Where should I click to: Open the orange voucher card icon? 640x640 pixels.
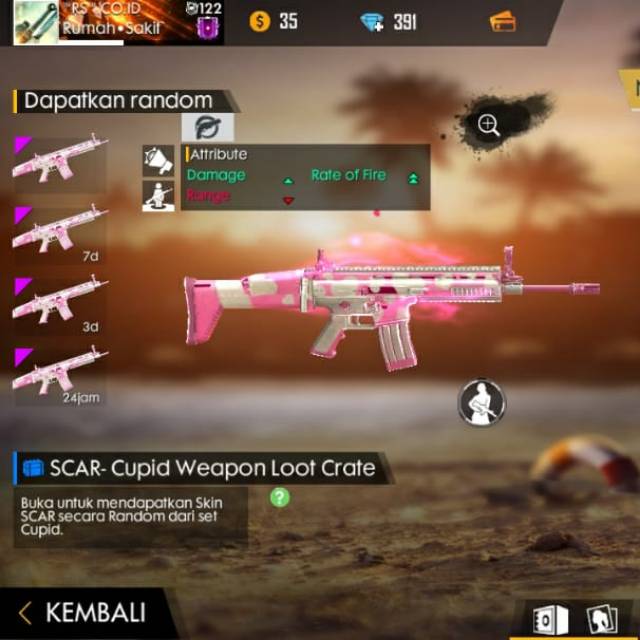(503, 21)
